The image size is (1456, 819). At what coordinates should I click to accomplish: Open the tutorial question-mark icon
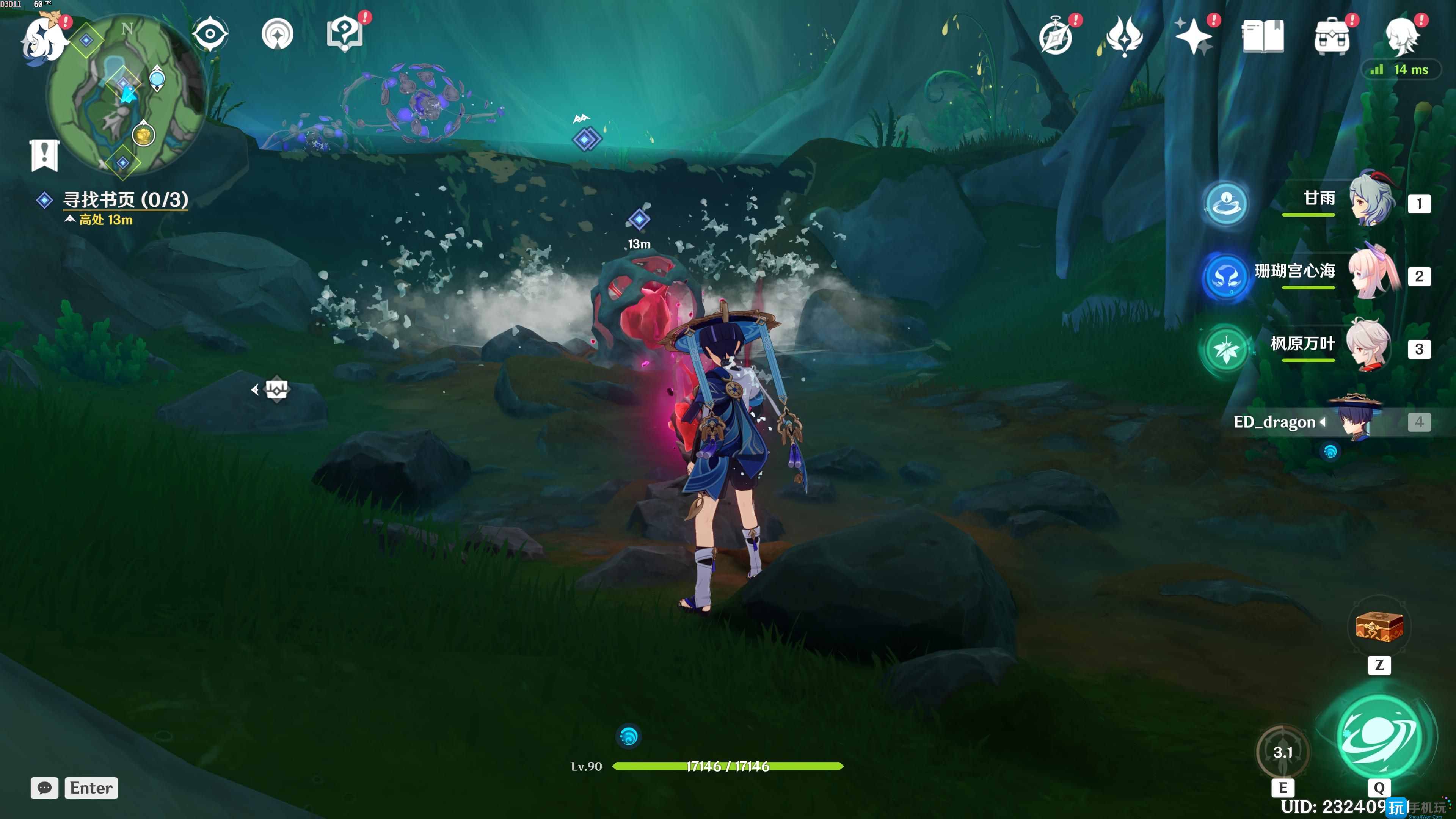click(345, 34)
